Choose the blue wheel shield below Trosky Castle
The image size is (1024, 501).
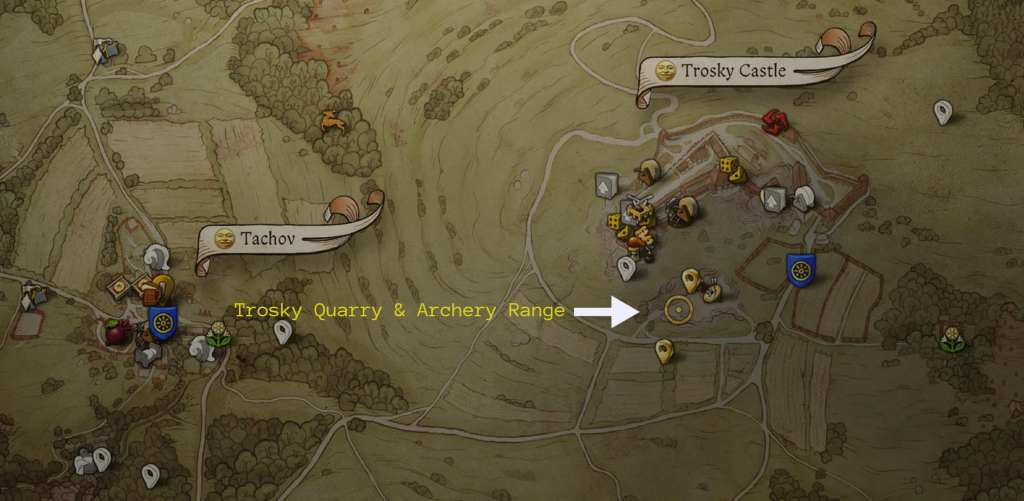click(x=800, y=268)
